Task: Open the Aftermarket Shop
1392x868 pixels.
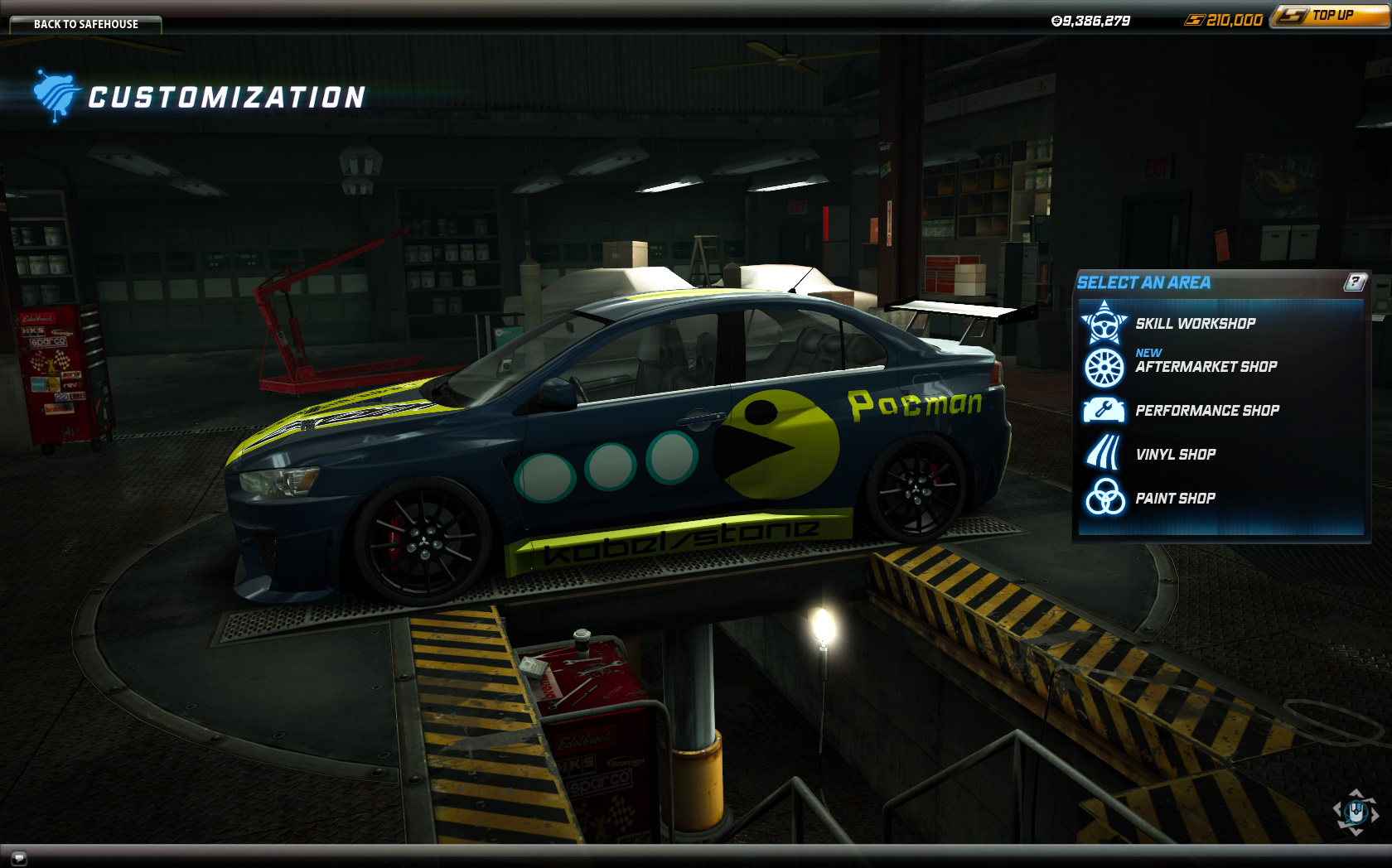Action: pyautogui.click(x=1206, y=367)
